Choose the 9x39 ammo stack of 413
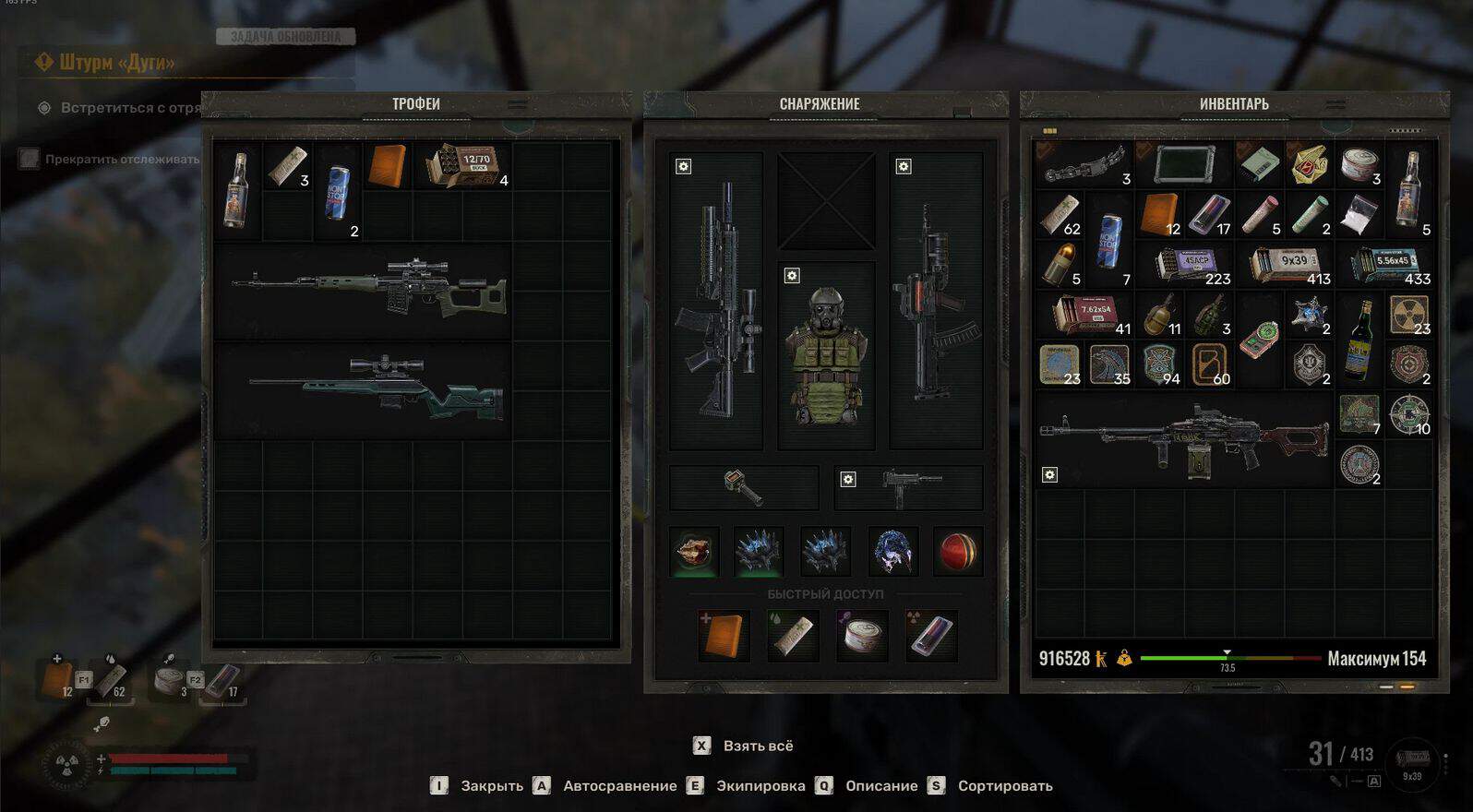The image size is (1473, 812). pos(1292,265)
